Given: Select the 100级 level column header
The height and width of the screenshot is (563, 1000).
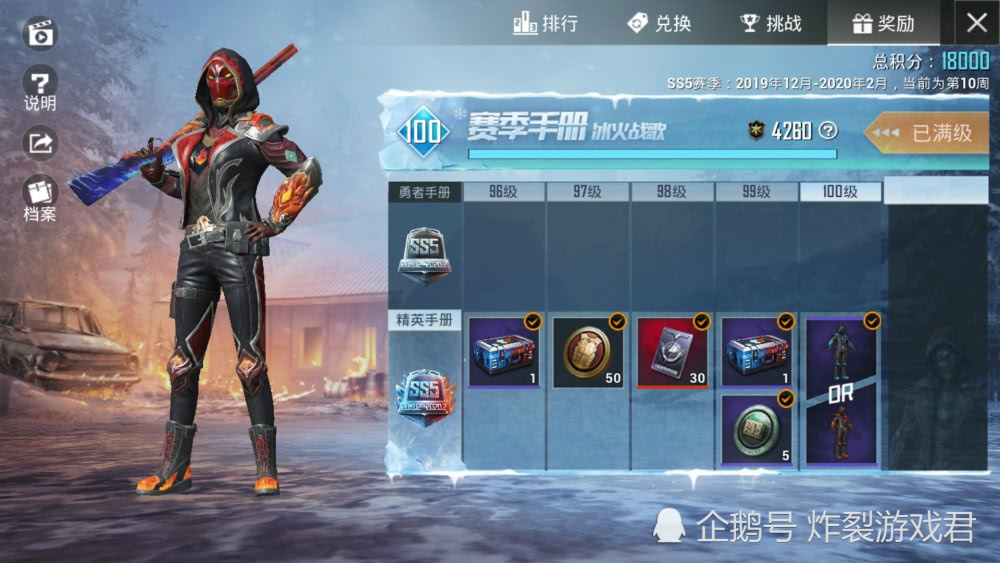Looking at the screenshot, I should [x=841, y=192].
